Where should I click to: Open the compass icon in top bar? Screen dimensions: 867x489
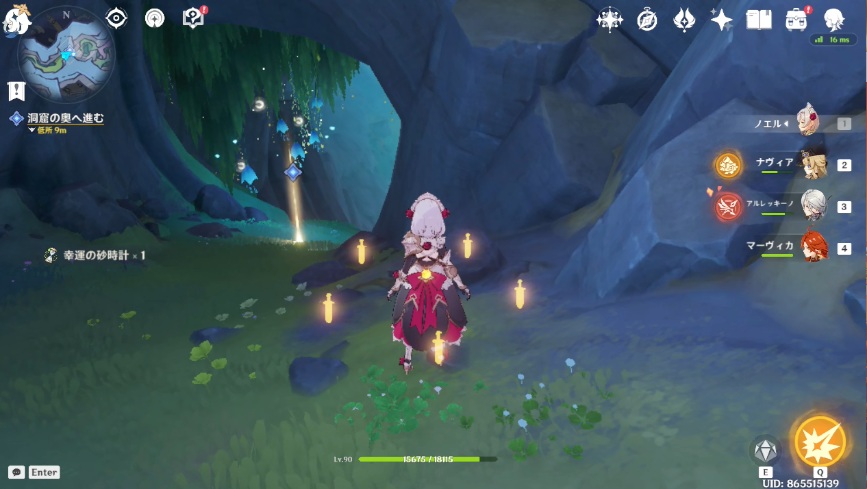coord(647,19)
